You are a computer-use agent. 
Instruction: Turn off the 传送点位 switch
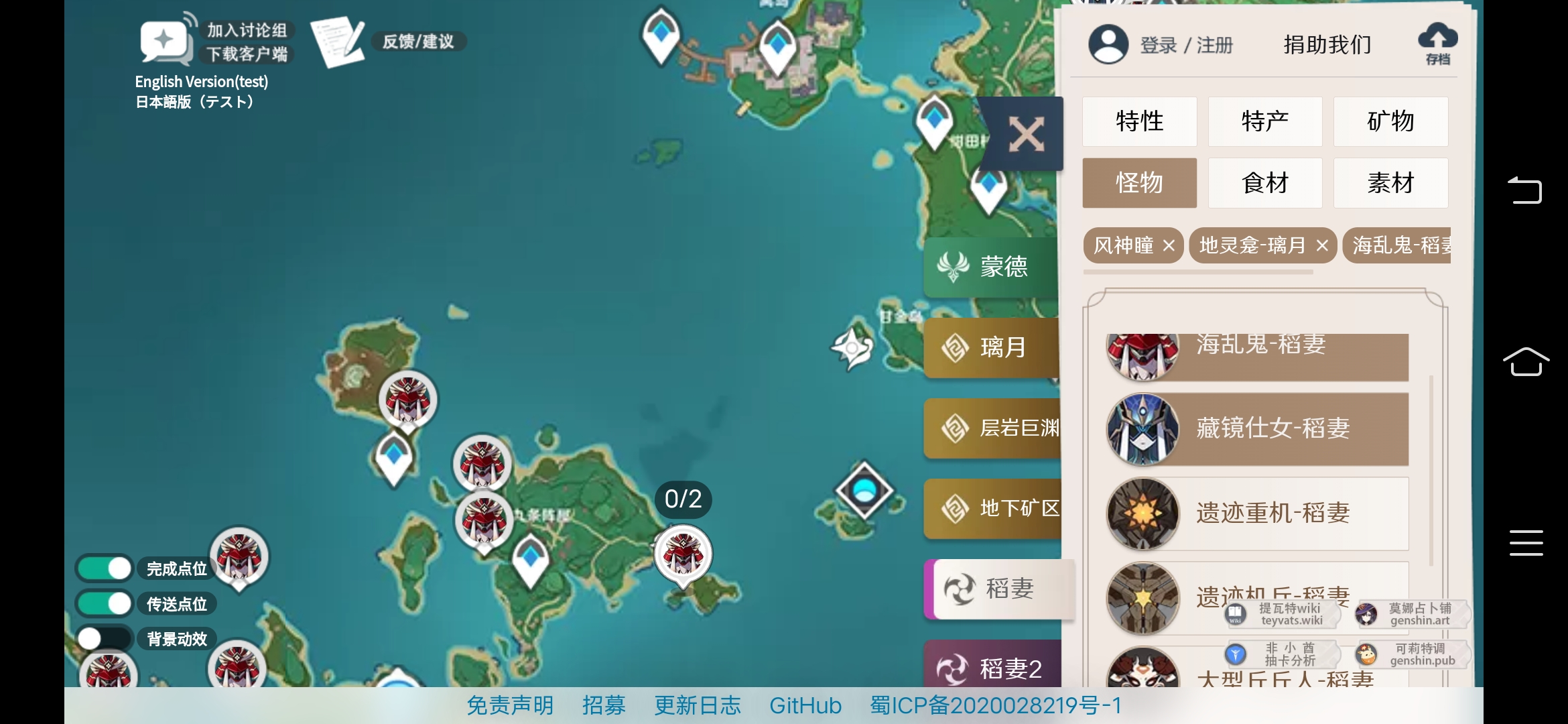pyautogui.click(x=104, y=603)
